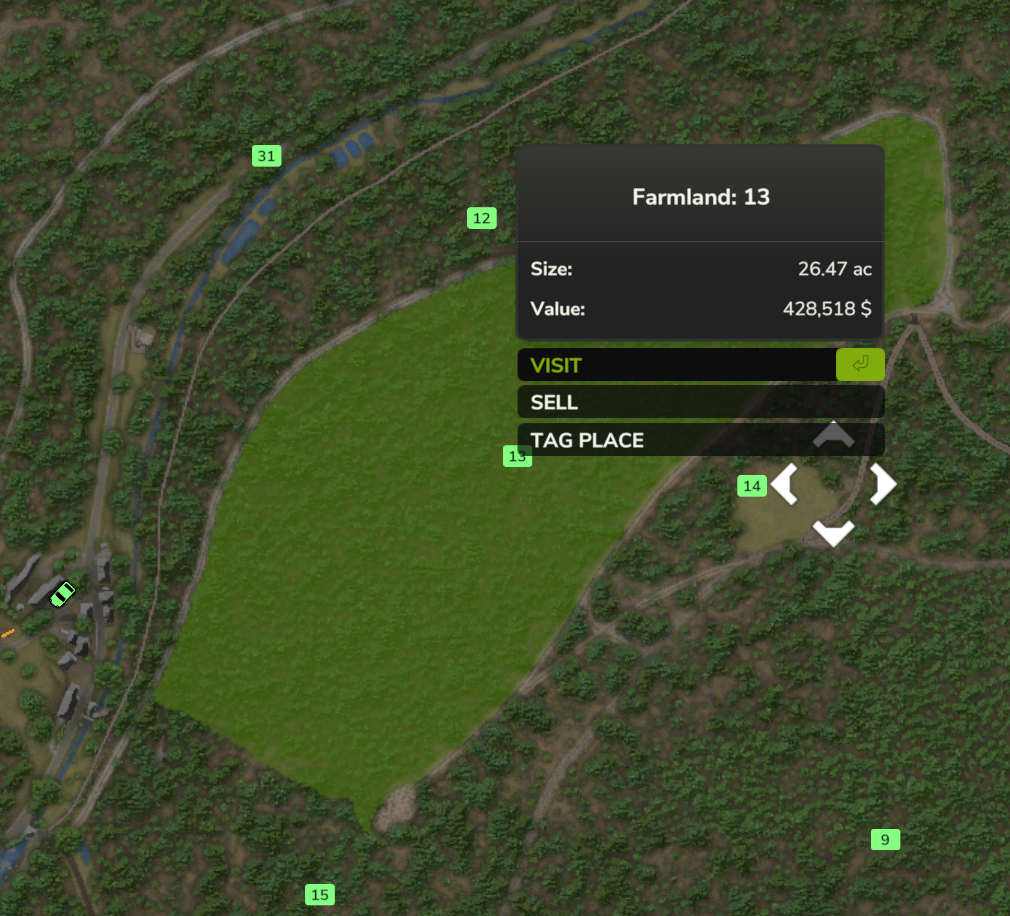Pan the map with the left arrow
This screenshot has height=916, width=1010.
[x=785, y=485]
